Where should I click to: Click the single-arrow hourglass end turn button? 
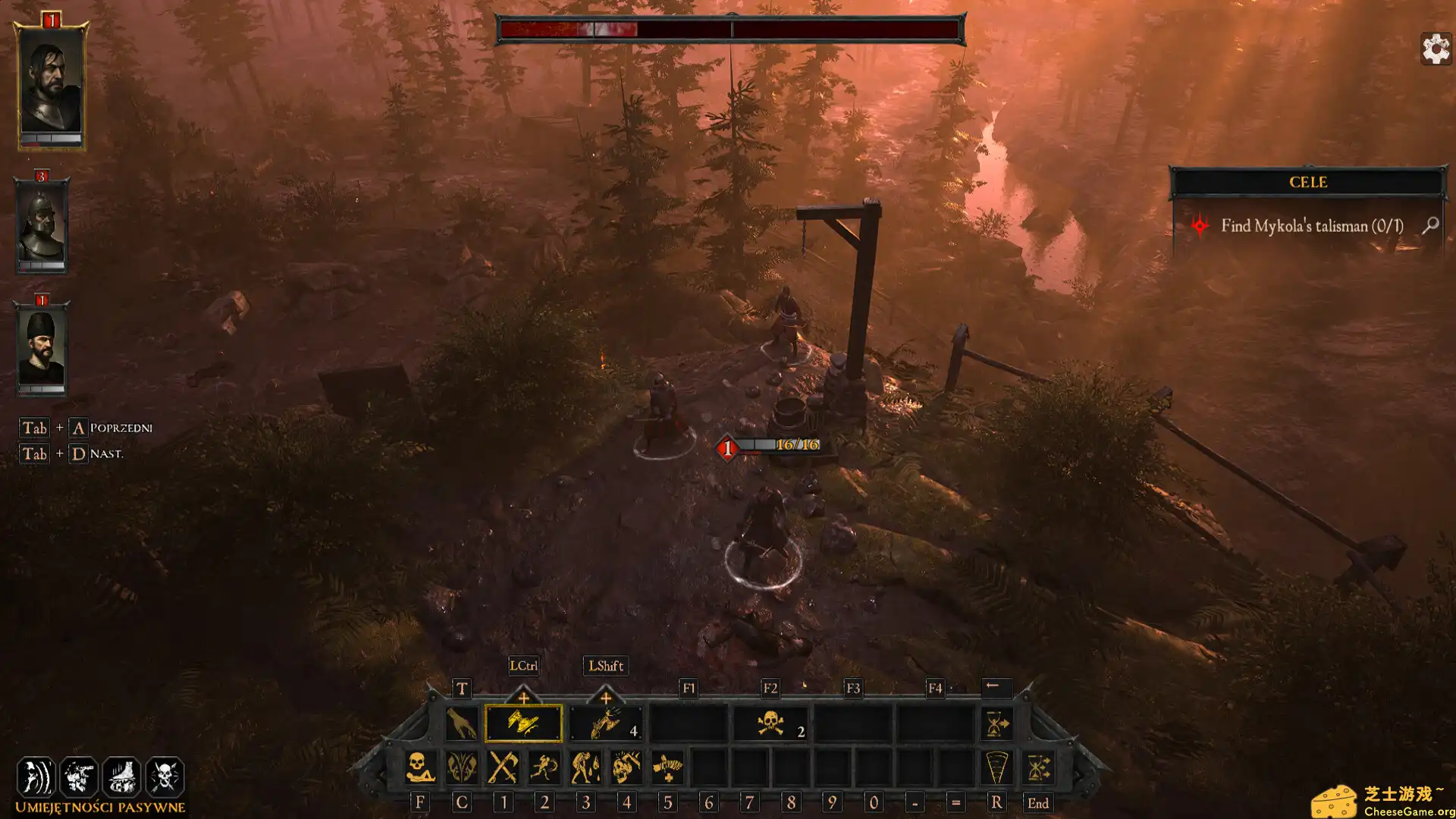(996, 723)
